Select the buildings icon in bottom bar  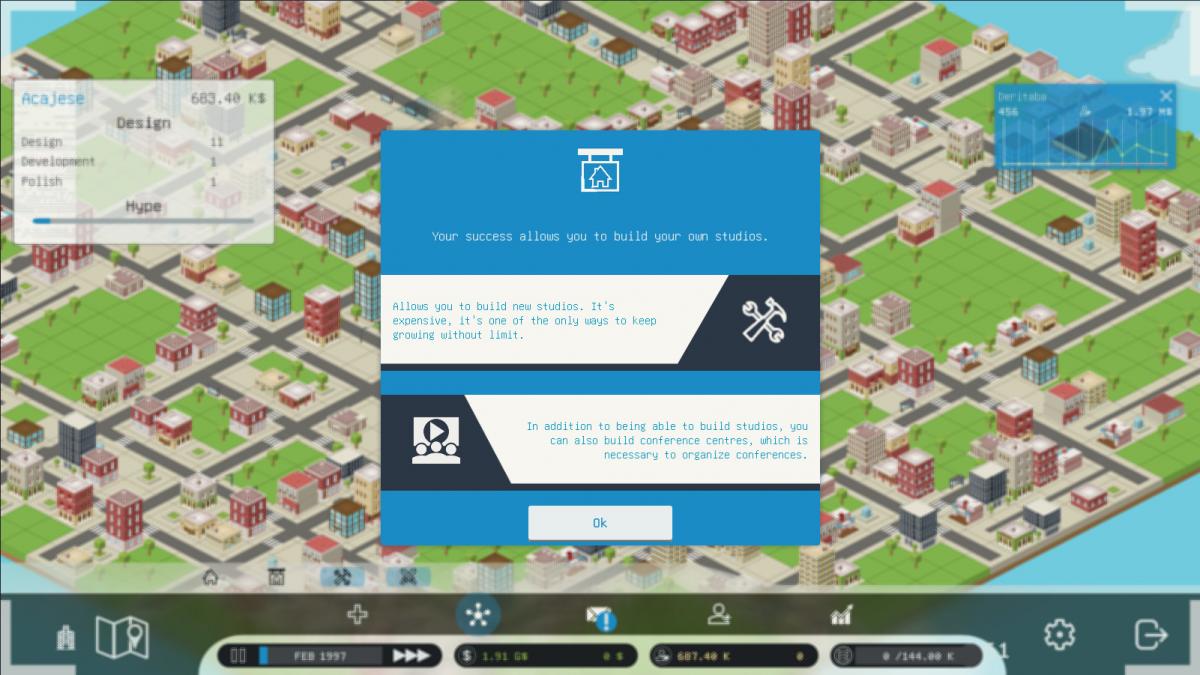point(66,637)
